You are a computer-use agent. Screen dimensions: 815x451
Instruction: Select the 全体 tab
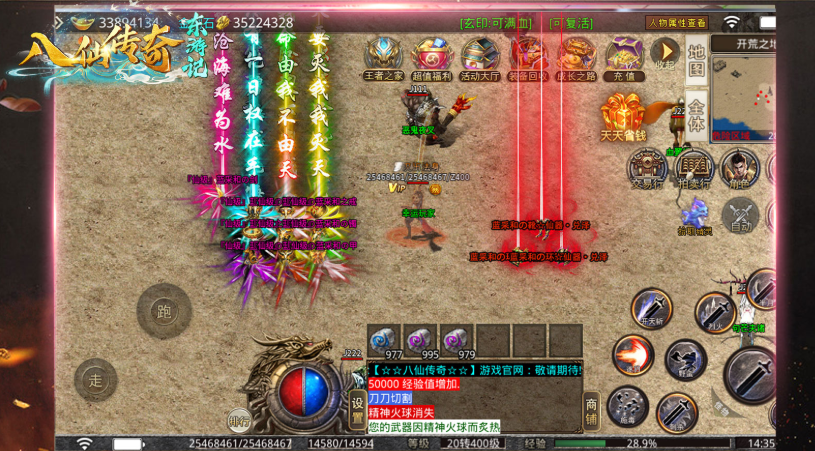[697, 112]
